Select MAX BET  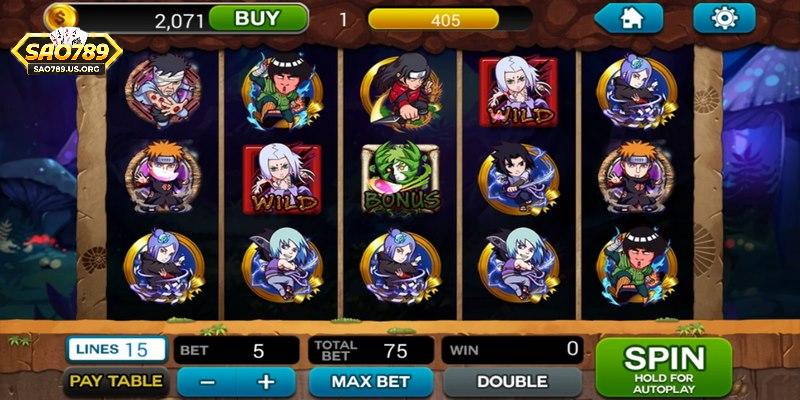click(x=370, y=382)
